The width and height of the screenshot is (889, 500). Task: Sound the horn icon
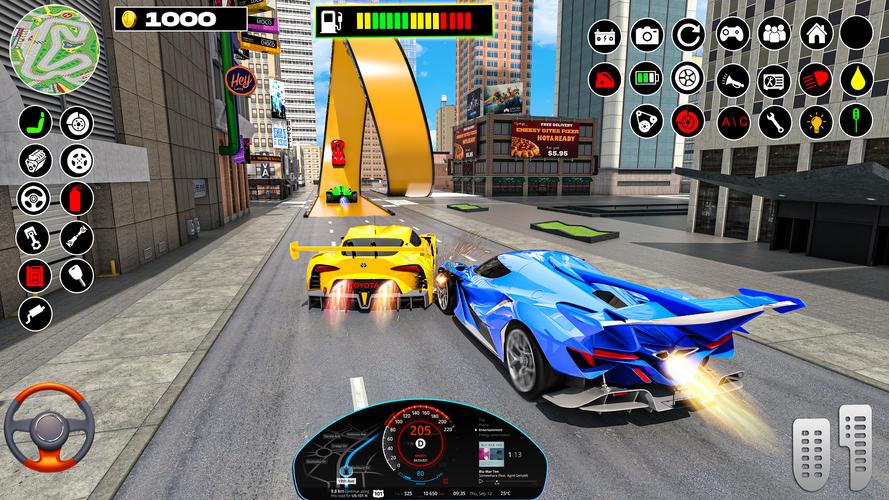[x=731, y=79]
